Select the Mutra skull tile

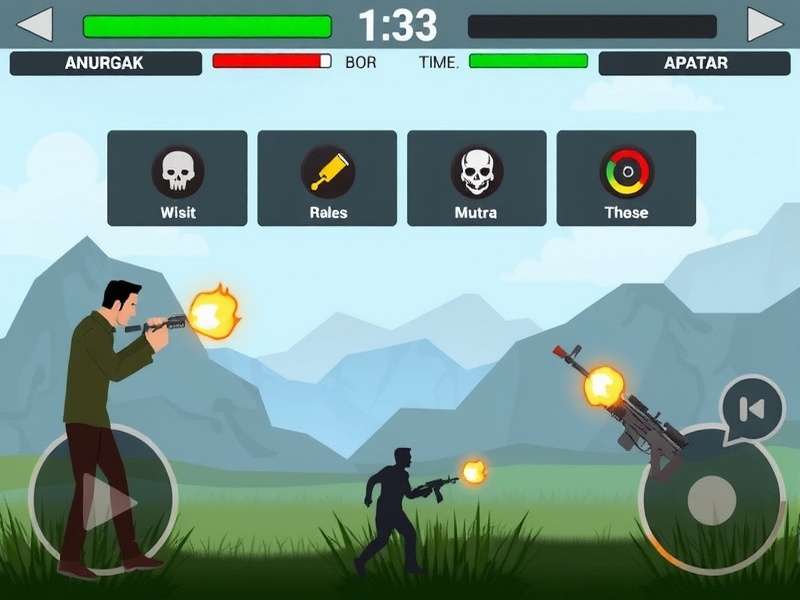pos(476,178)
